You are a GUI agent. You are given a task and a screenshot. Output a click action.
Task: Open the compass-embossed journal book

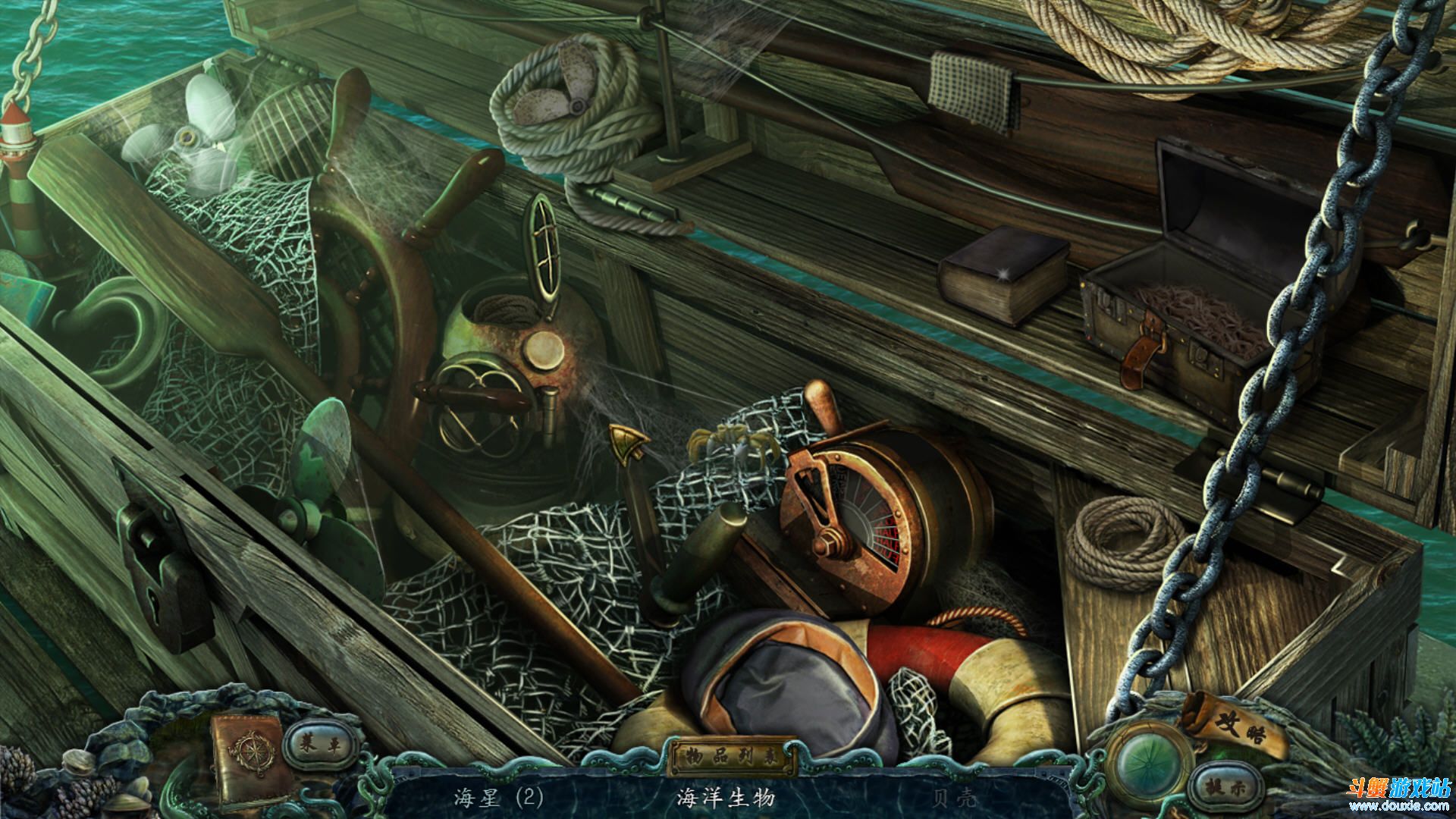tap(250, 756)
